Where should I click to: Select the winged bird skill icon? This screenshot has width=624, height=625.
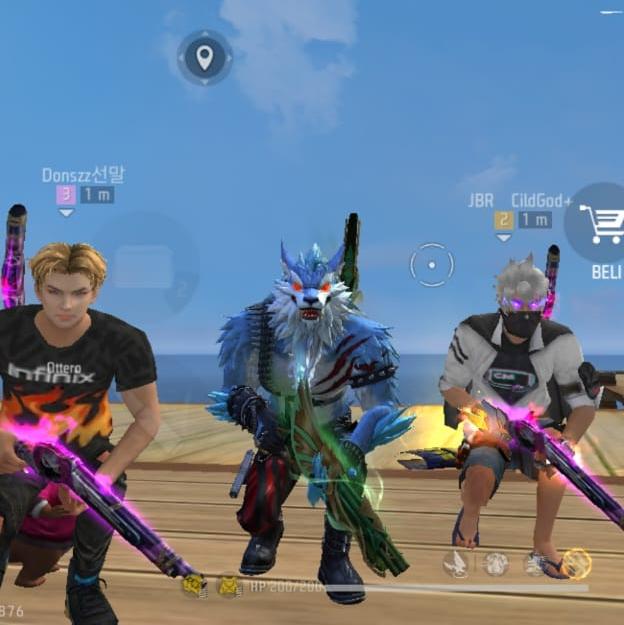click(x=456, y=564)
